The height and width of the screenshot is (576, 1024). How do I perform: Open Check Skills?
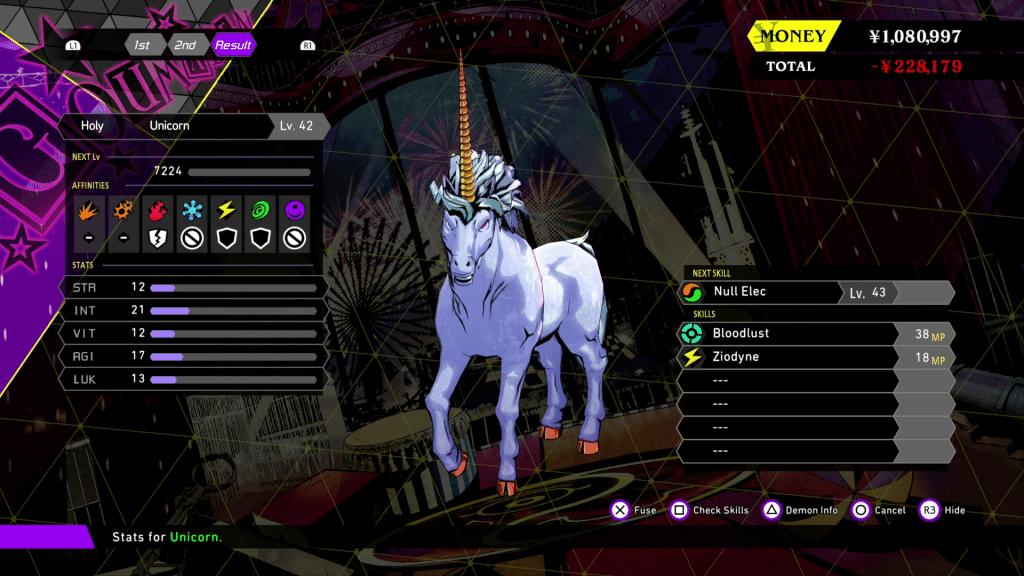(x=709, y=510)
